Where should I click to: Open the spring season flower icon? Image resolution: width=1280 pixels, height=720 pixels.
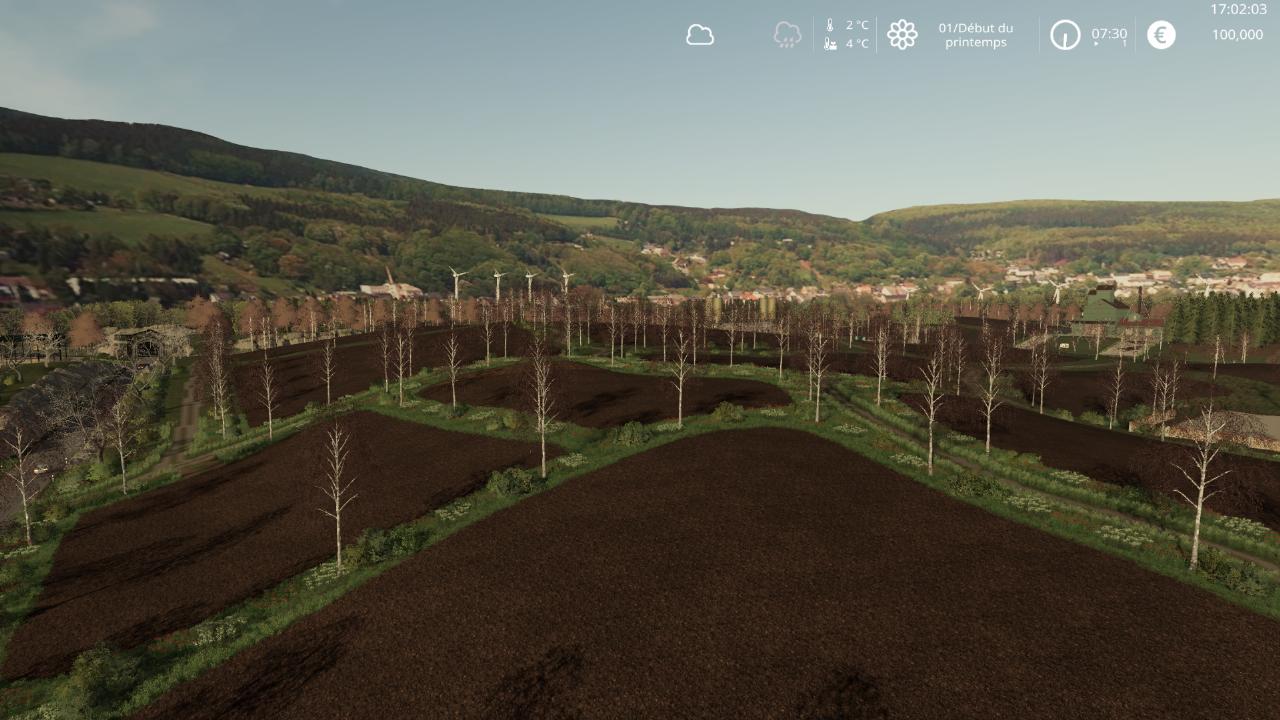click(902, 35)
